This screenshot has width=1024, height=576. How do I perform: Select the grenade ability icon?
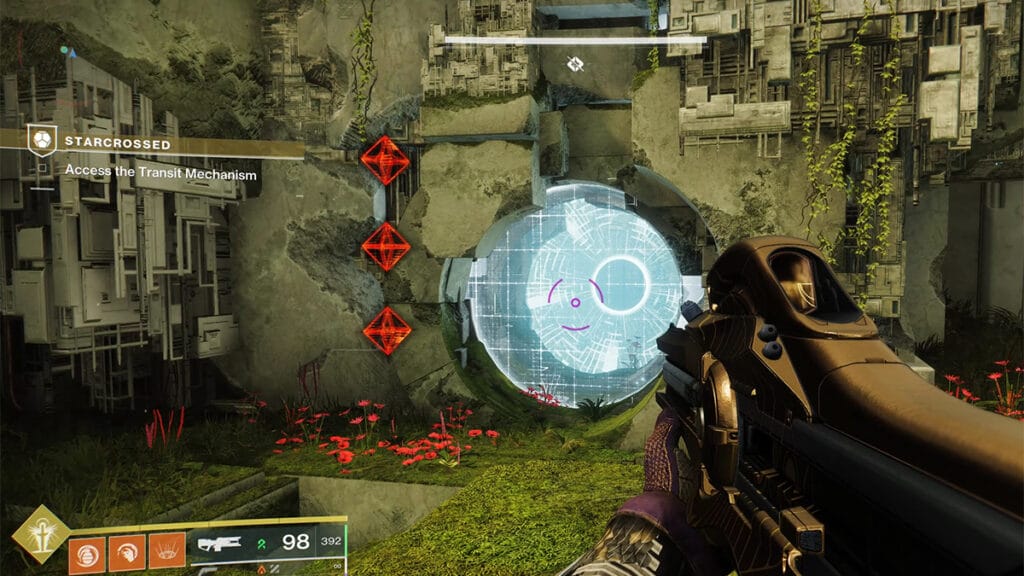[x=86, y=553]
